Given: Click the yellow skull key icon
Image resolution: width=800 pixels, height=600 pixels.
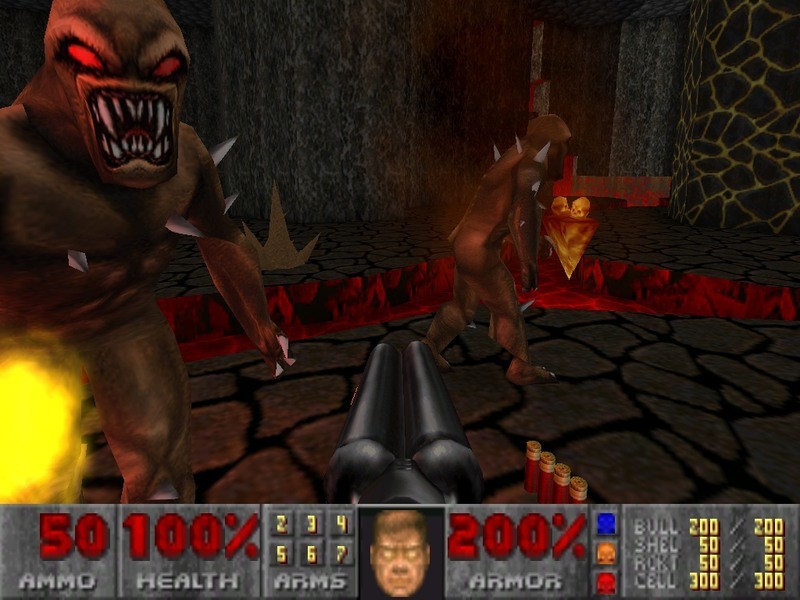Looking at the screenshot, I should [x=604, y=553].
